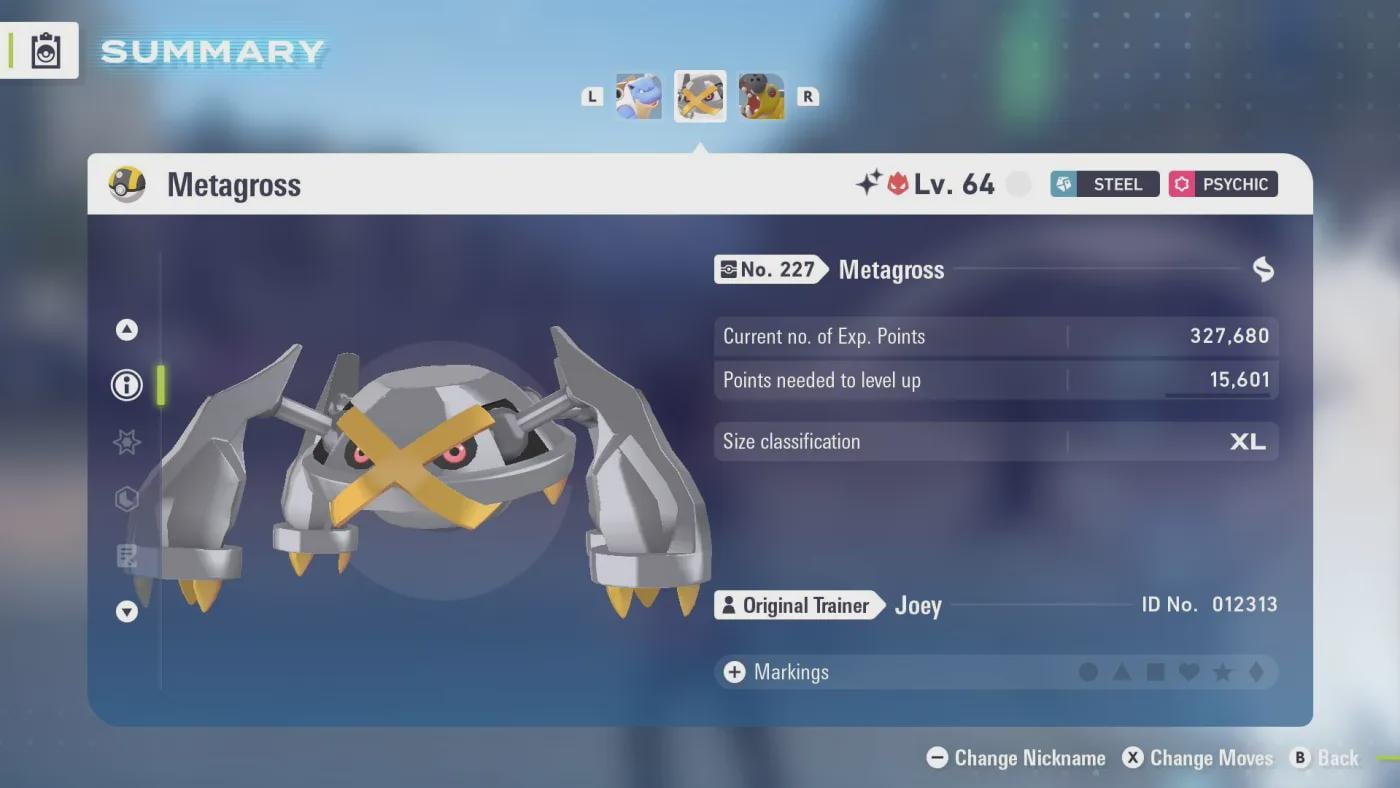Show the hexagon-shaped summary tab
This screenshot has height=788, width=1400.
click(x=127, y=499)
